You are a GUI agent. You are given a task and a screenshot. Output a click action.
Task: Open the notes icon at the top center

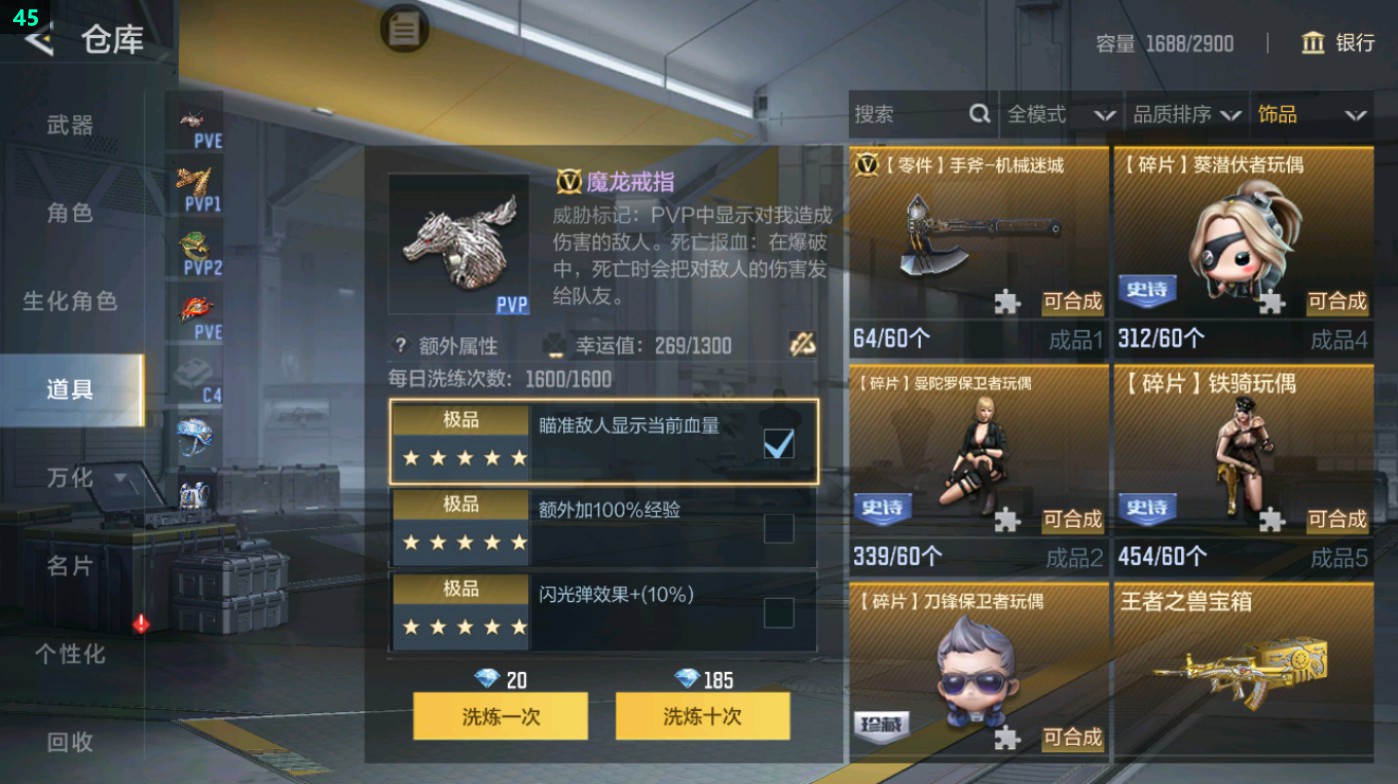(x=403, y=29)
